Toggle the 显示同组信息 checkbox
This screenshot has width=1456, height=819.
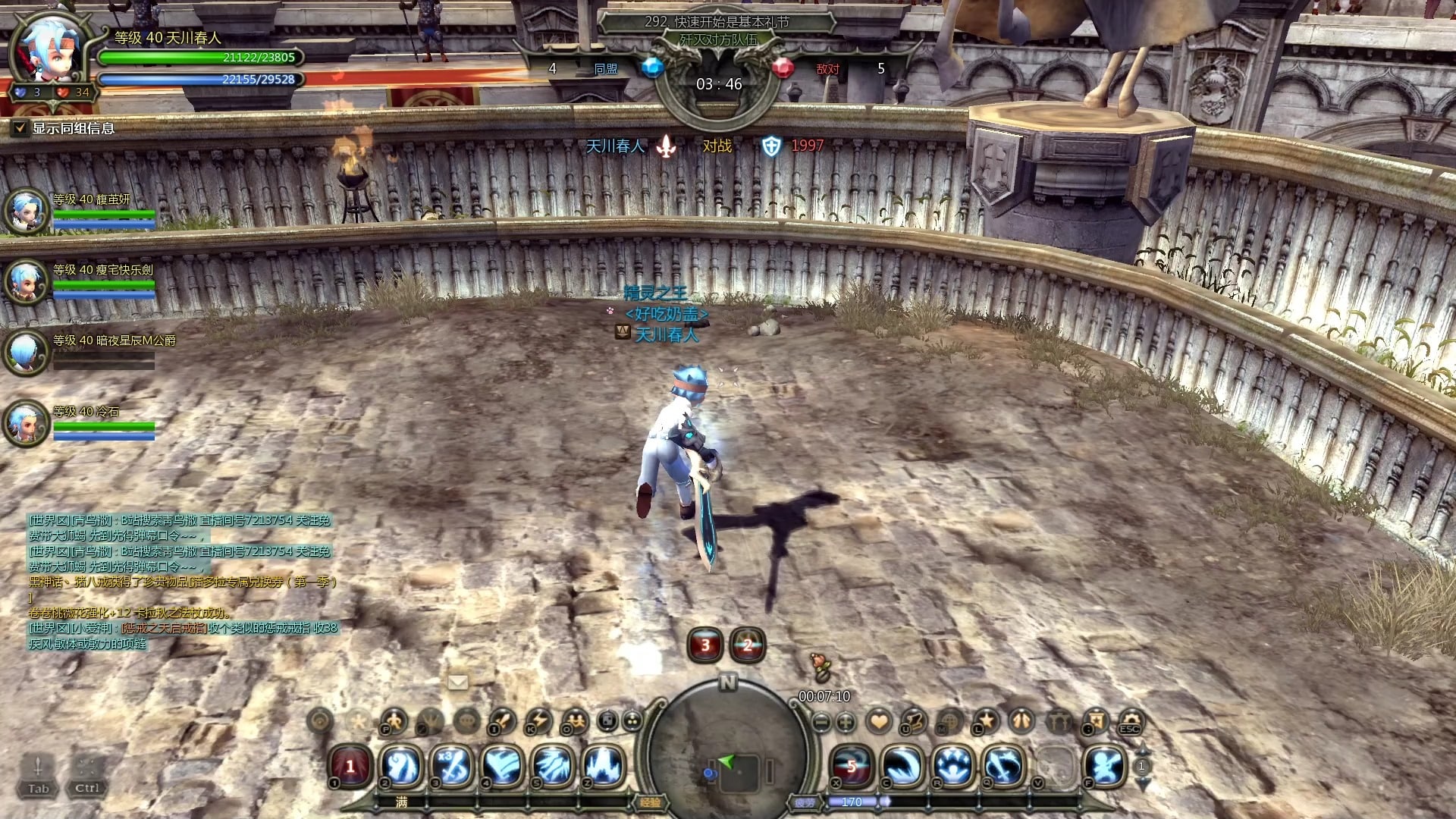[20, 128]
